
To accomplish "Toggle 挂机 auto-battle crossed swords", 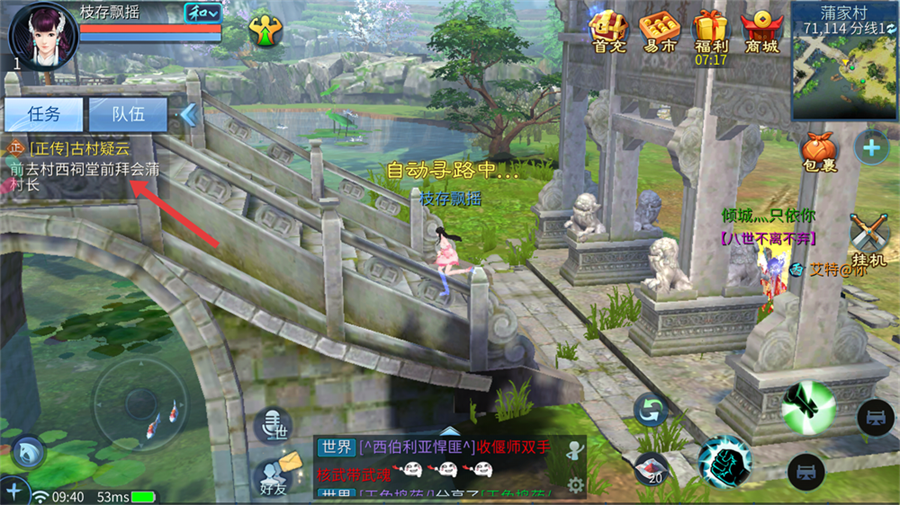I will [869, 240].
